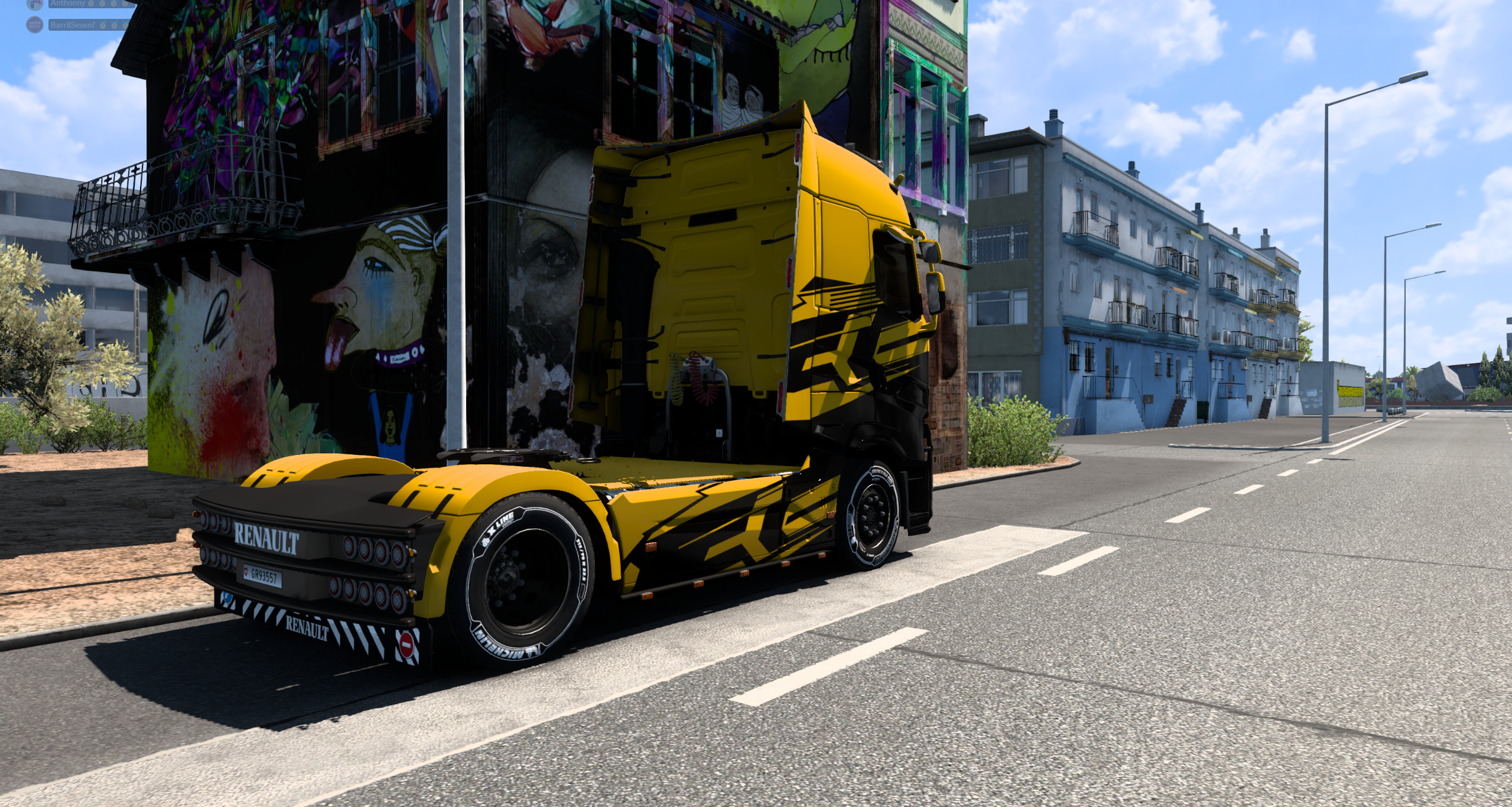Click Anthonny's overlay avatar
The image size is (1512, 807).
tap(35, 4)
